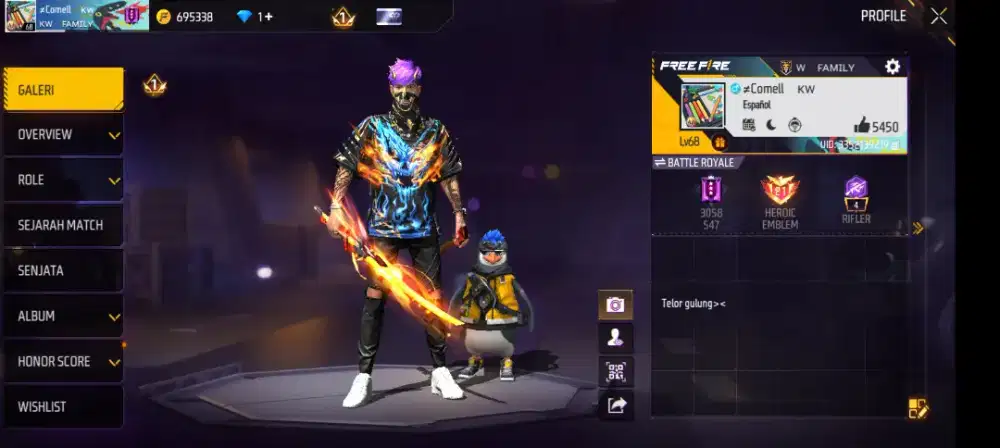
Task: Edit the profile signature note icon
Action: tap(918, 407)
